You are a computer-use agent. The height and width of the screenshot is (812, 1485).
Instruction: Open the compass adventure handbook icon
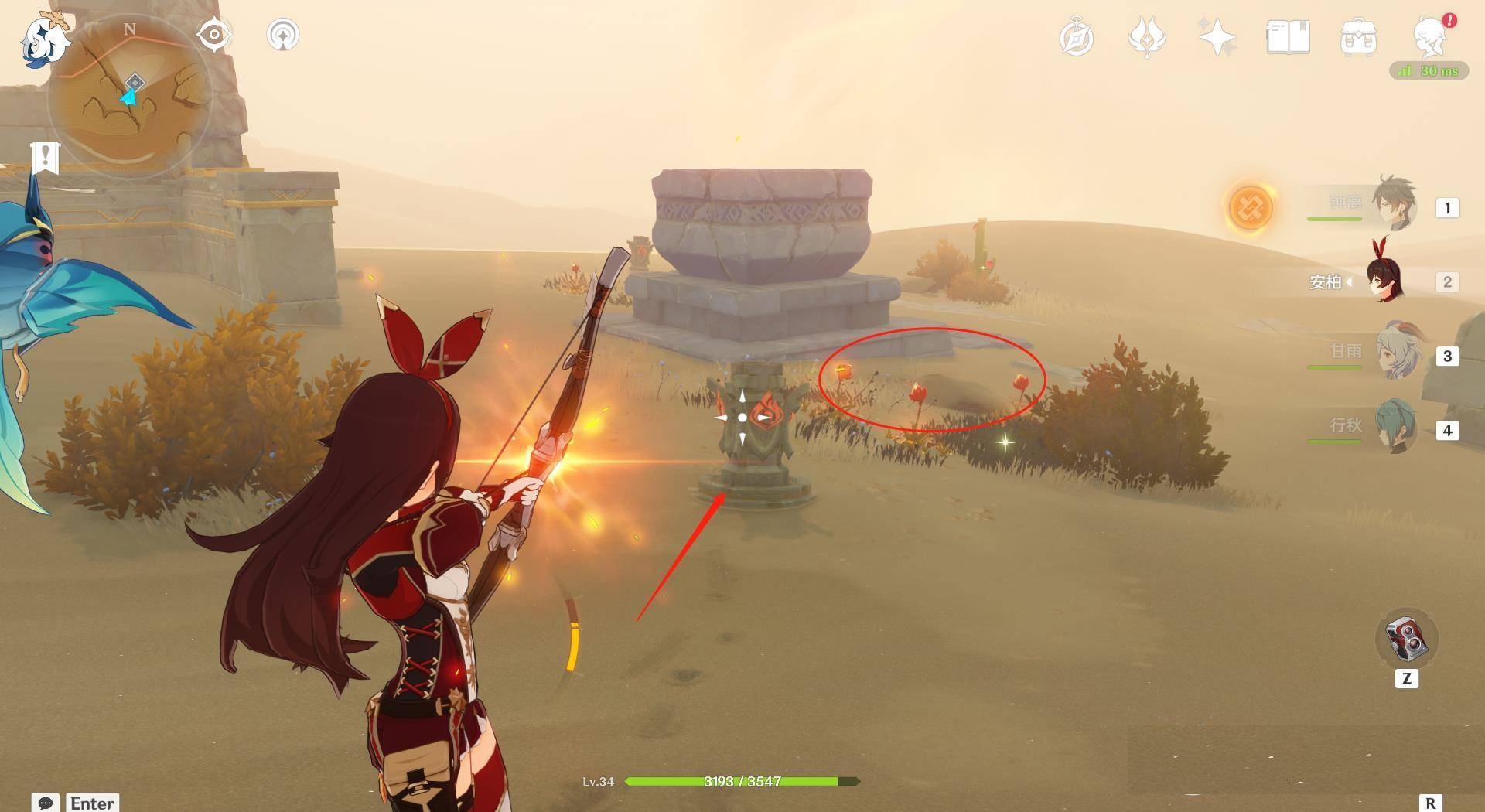[1077, 38]
